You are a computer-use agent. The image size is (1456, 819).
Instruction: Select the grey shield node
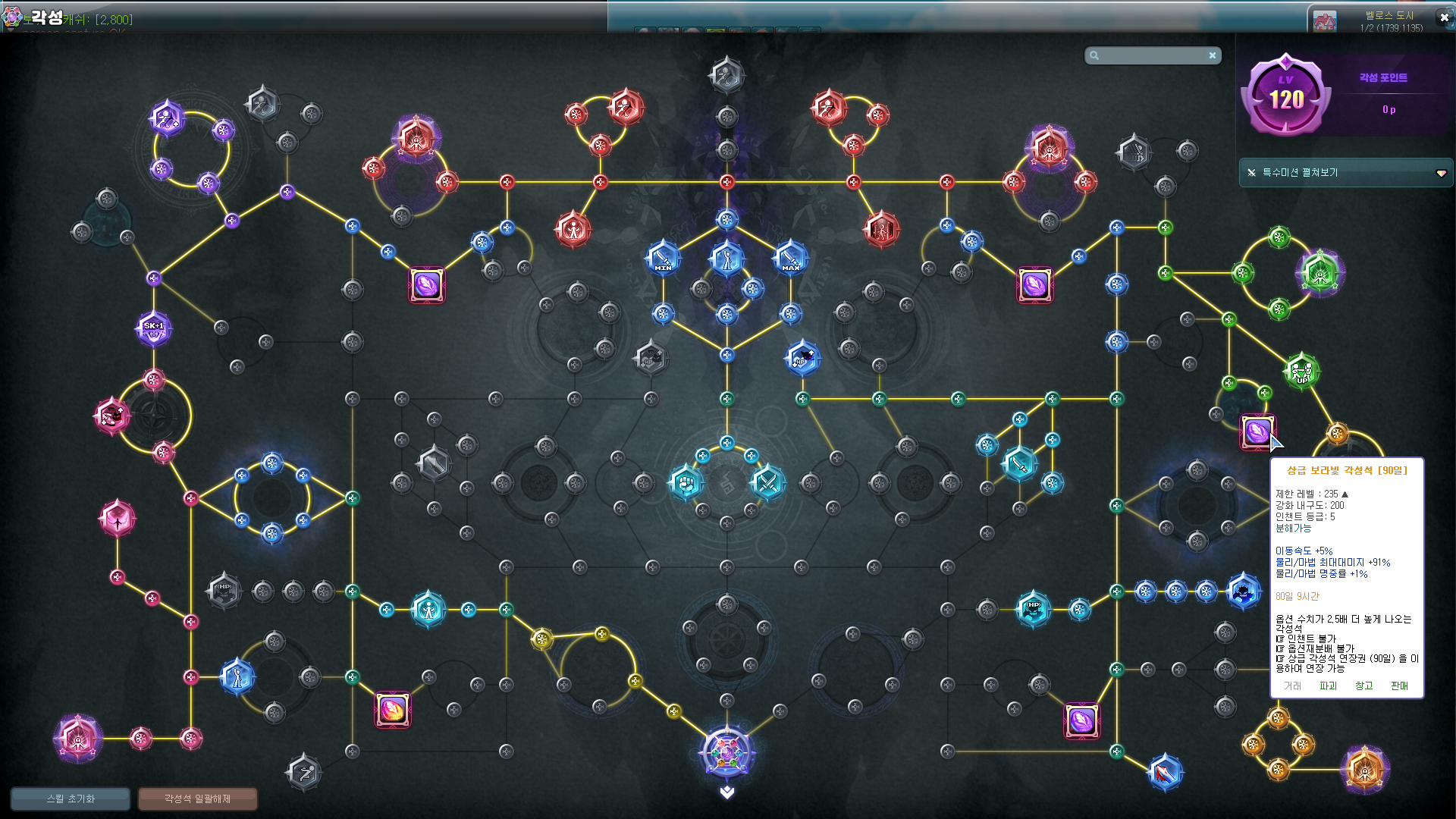point(433,462)
